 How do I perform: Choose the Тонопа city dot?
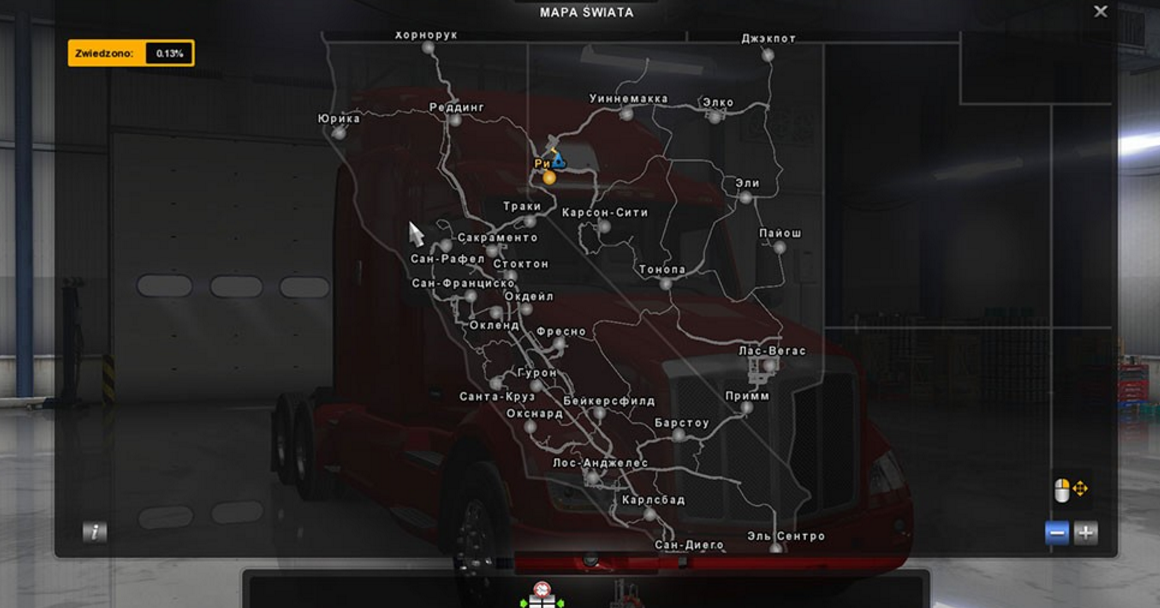coord(666,284)
